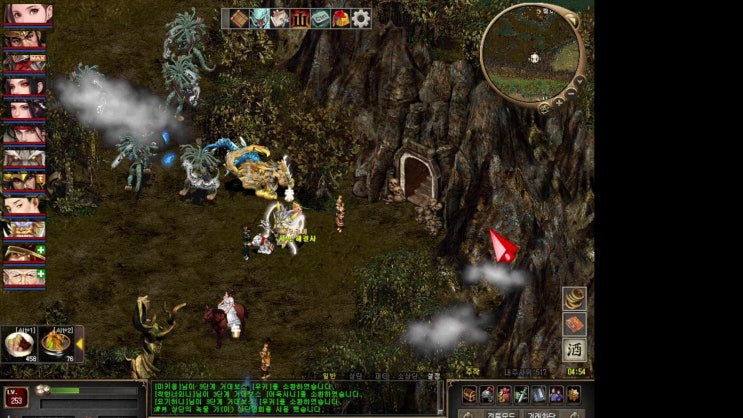Open the two purple figures party icon
This screenshot has height=418, width=743.
tap(556, 394)
